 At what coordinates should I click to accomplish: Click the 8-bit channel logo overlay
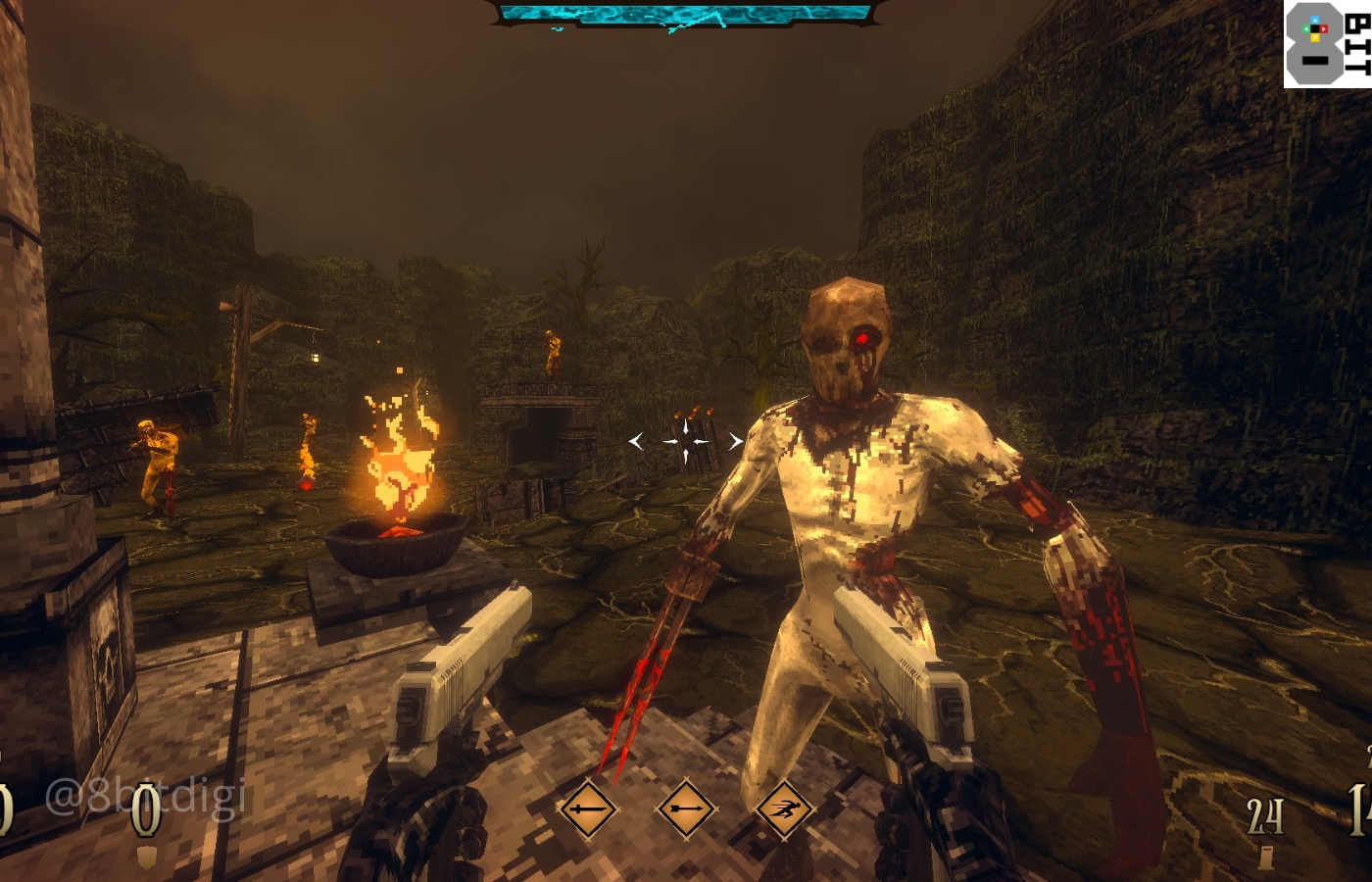point(1327,44)
